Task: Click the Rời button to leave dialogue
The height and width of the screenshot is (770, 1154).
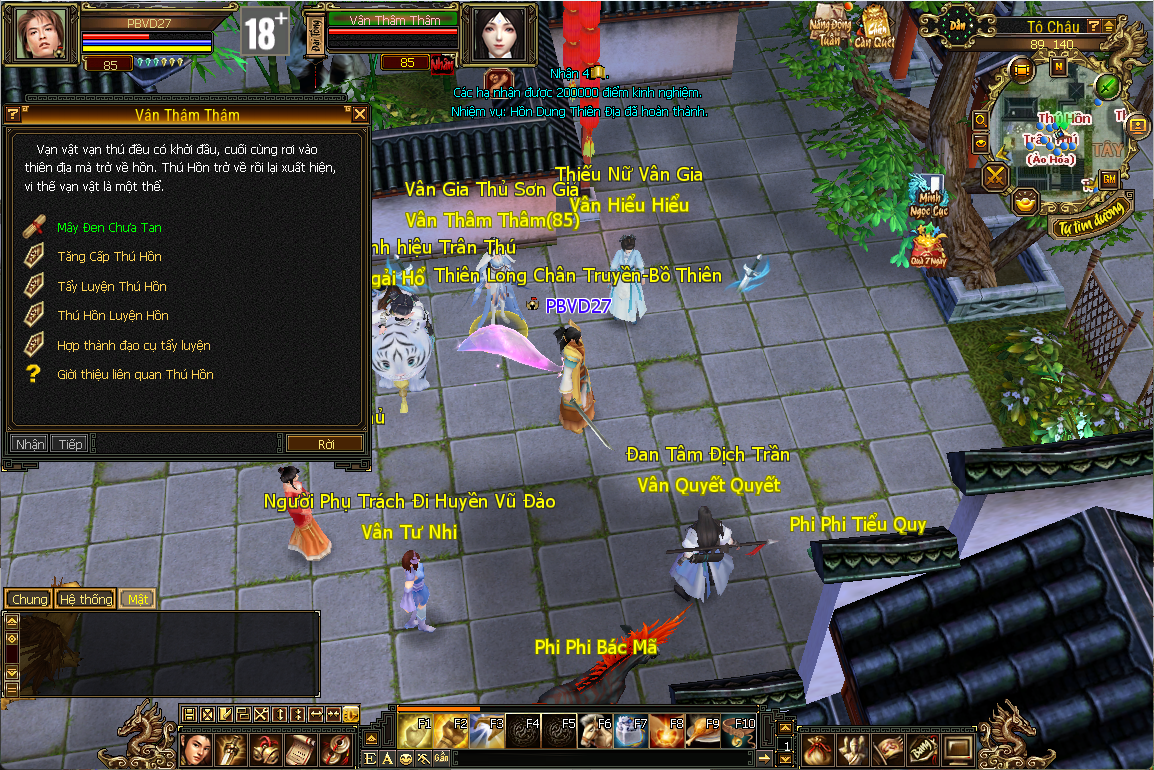Action: [325, 444]
